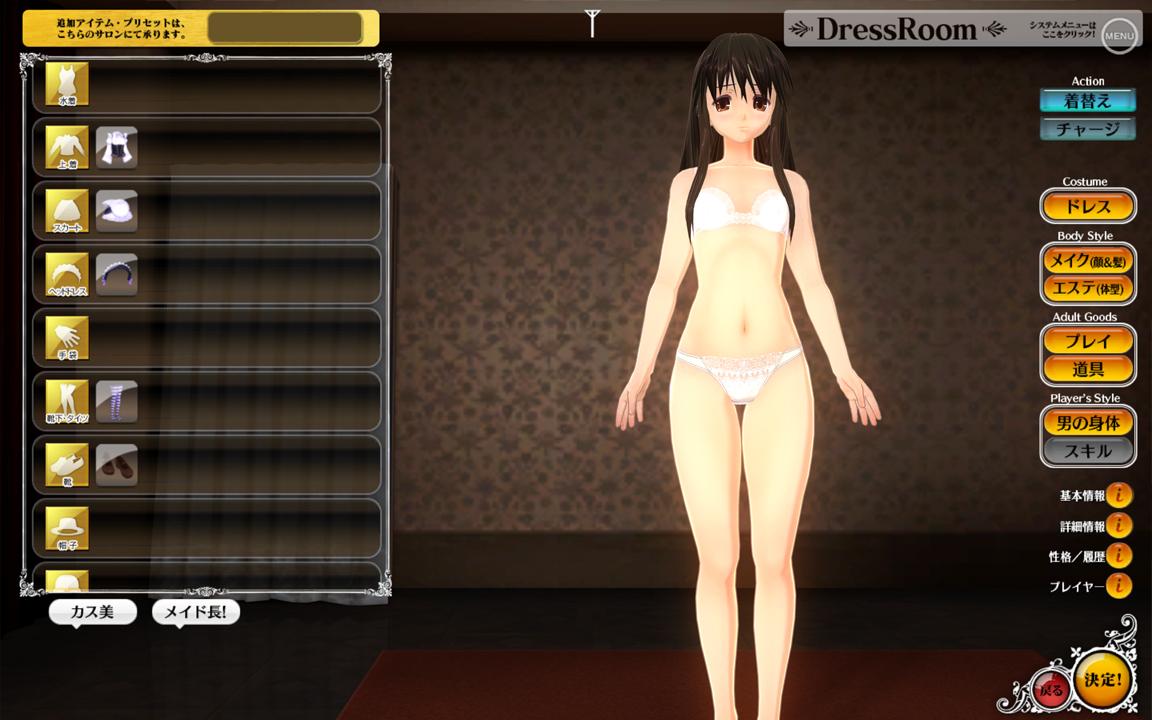
Task: Open エステ body shape options
Action: point(1088,288)
